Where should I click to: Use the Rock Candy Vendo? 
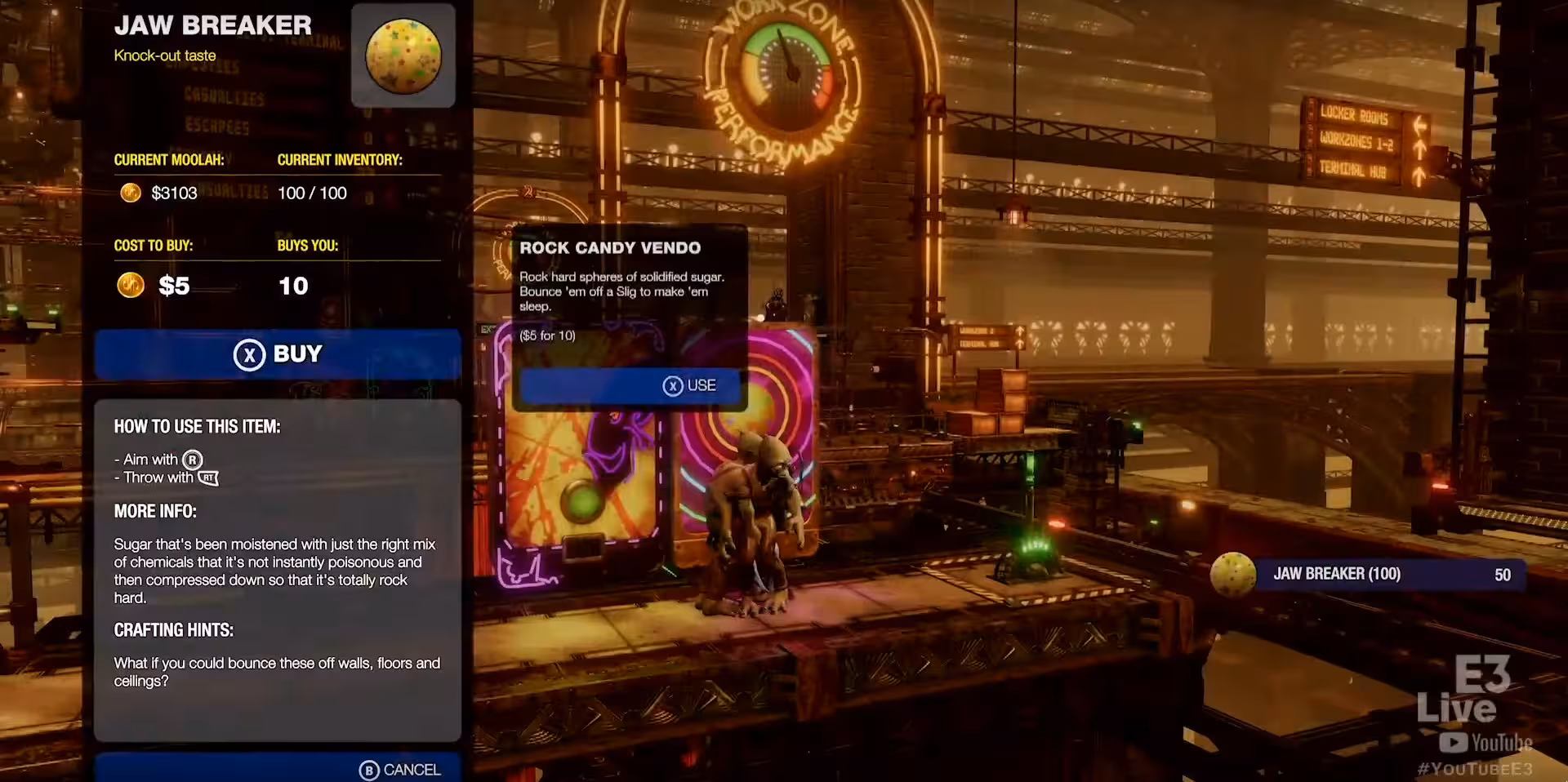629,385
